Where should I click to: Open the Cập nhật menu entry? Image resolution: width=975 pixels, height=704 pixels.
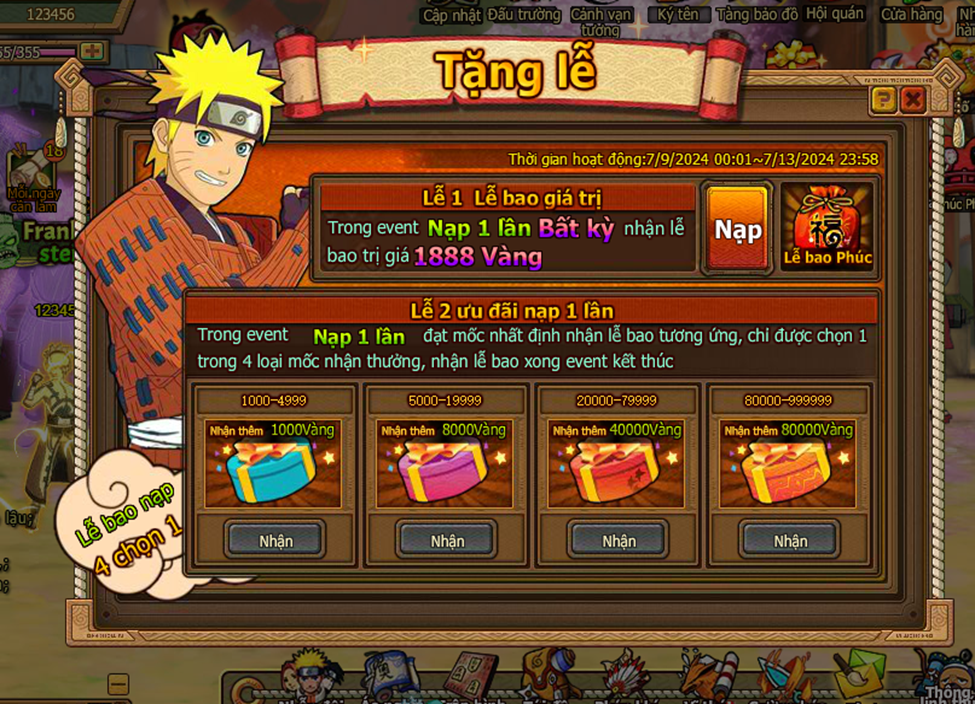point(452,14)
